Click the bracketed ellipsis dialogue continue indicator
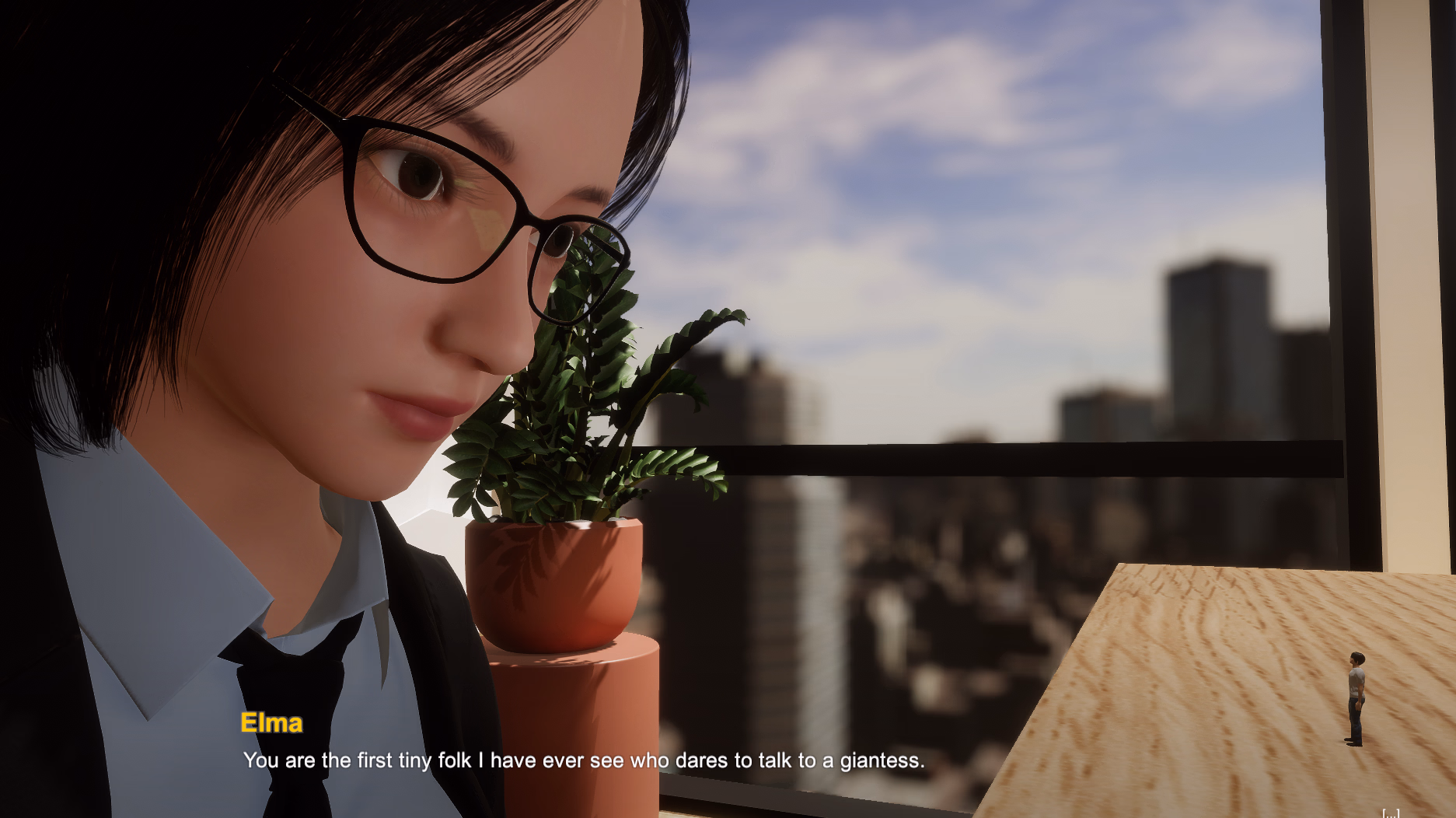The height and width of the screenshot is (818, 1456). [1390, 813]
